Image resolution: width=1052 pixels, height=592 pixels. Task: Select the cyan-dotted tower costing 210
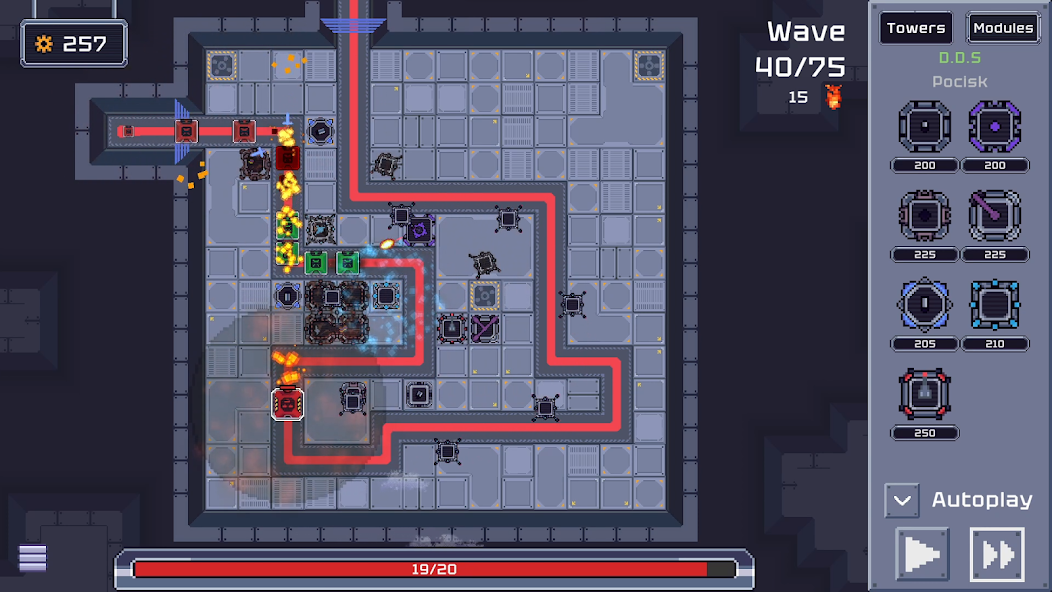pyautogui.click(x=994, y=305)
